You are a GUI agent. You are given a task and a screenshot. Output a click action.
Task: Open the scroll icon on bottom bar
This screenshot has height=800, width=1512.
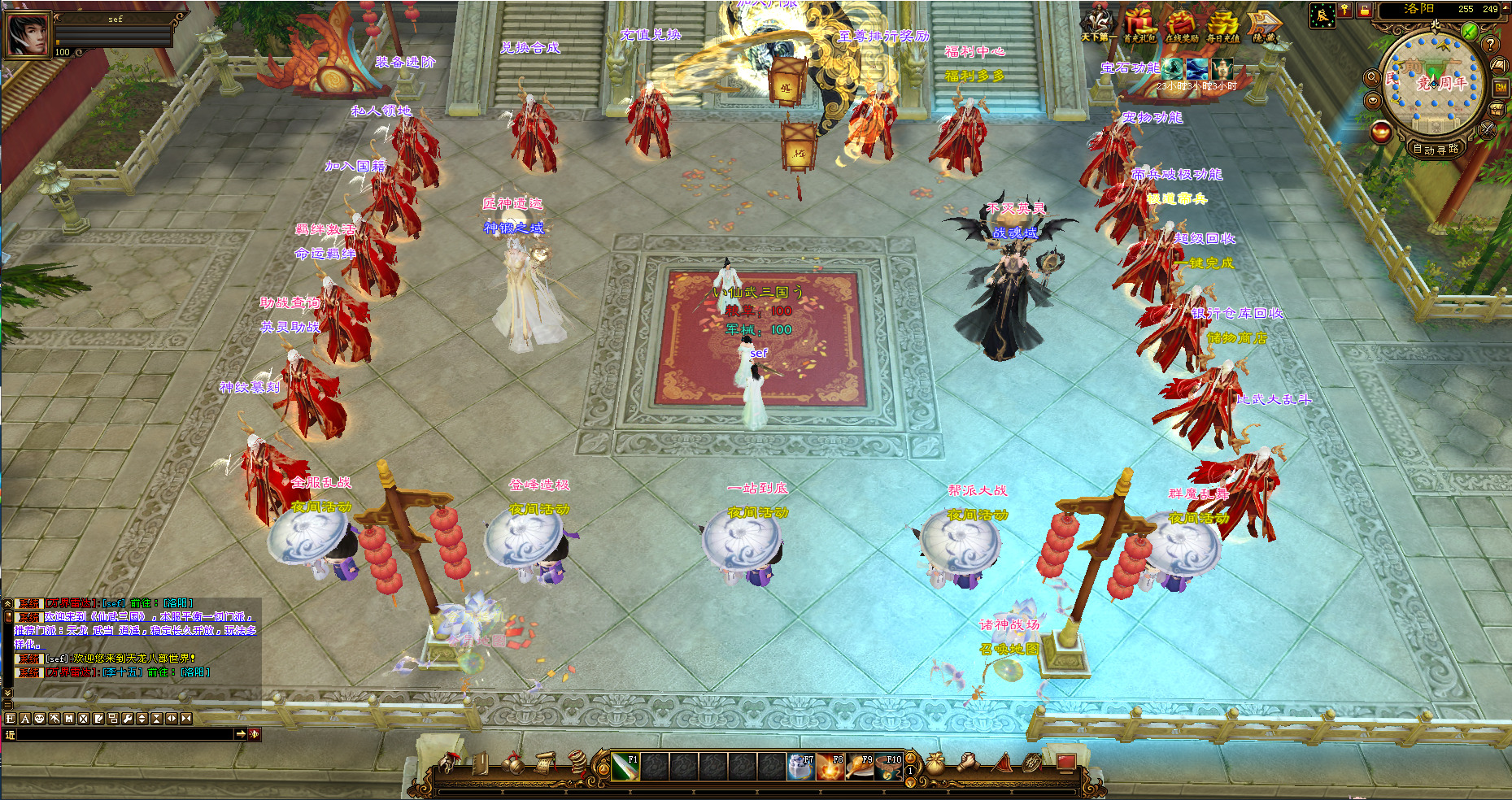(547, 763)
